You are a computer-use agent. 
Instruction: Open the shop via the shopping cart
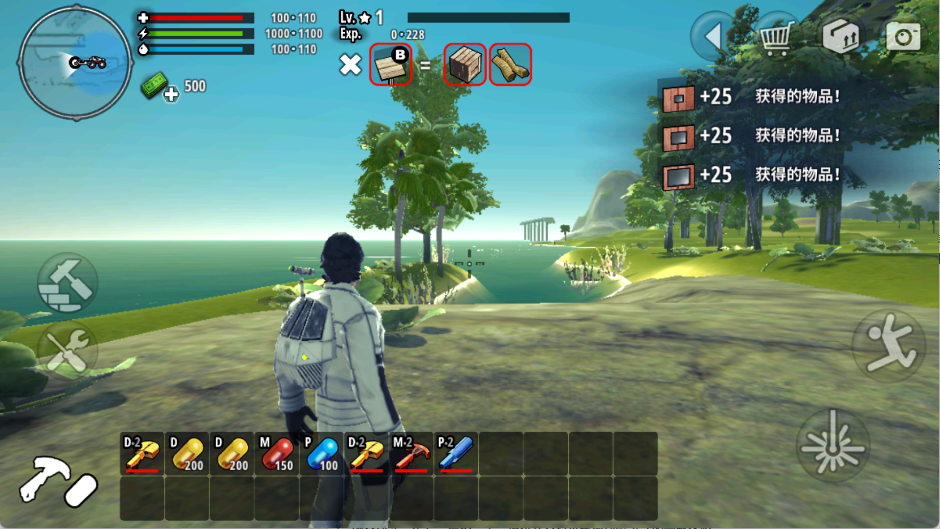coord(777,37)
